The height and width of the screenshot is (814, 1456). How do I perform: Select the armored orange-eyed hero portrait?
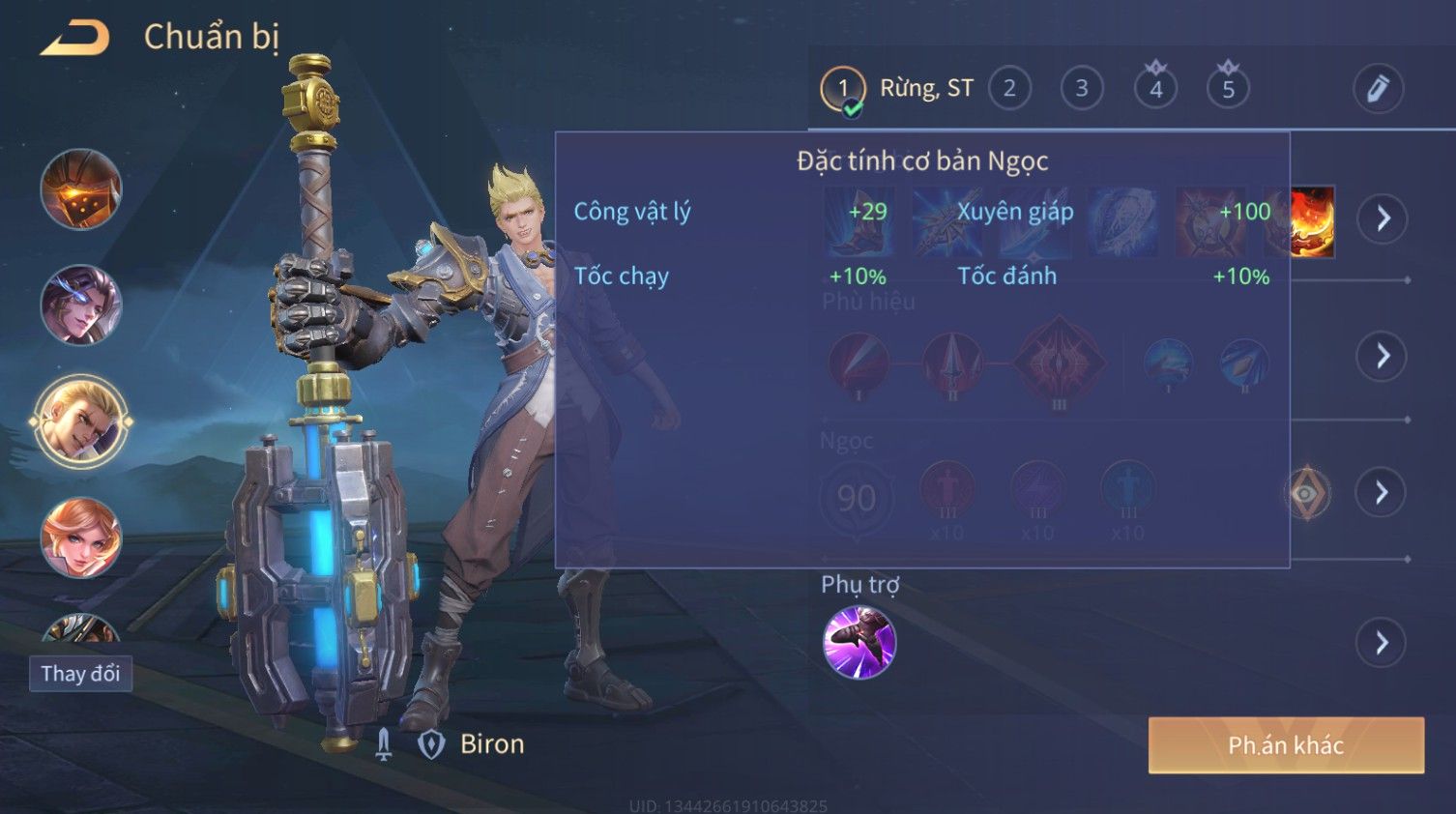(81, 189)
